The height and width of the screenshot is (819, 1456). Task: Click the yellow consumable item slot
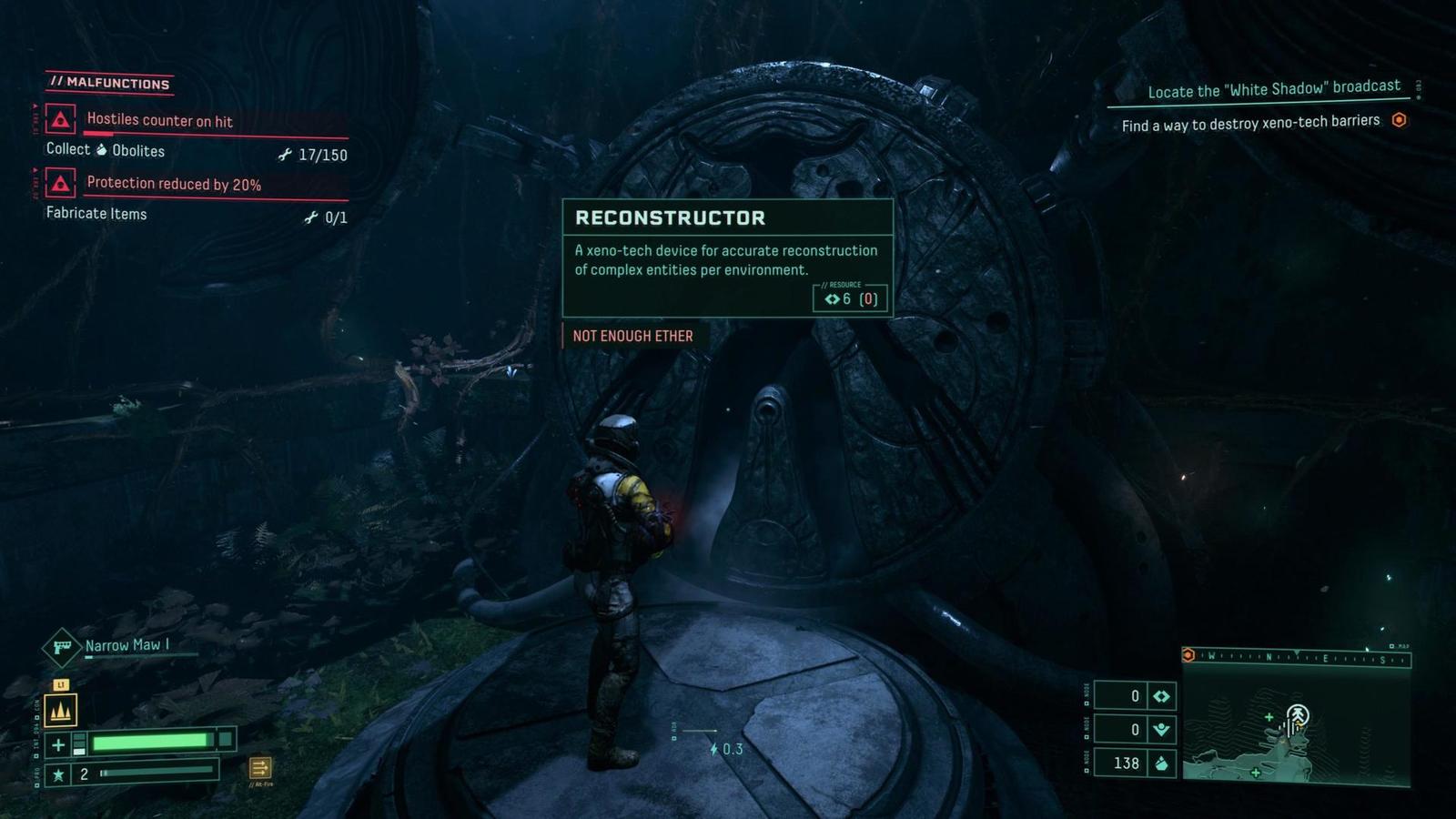point(61,711)
